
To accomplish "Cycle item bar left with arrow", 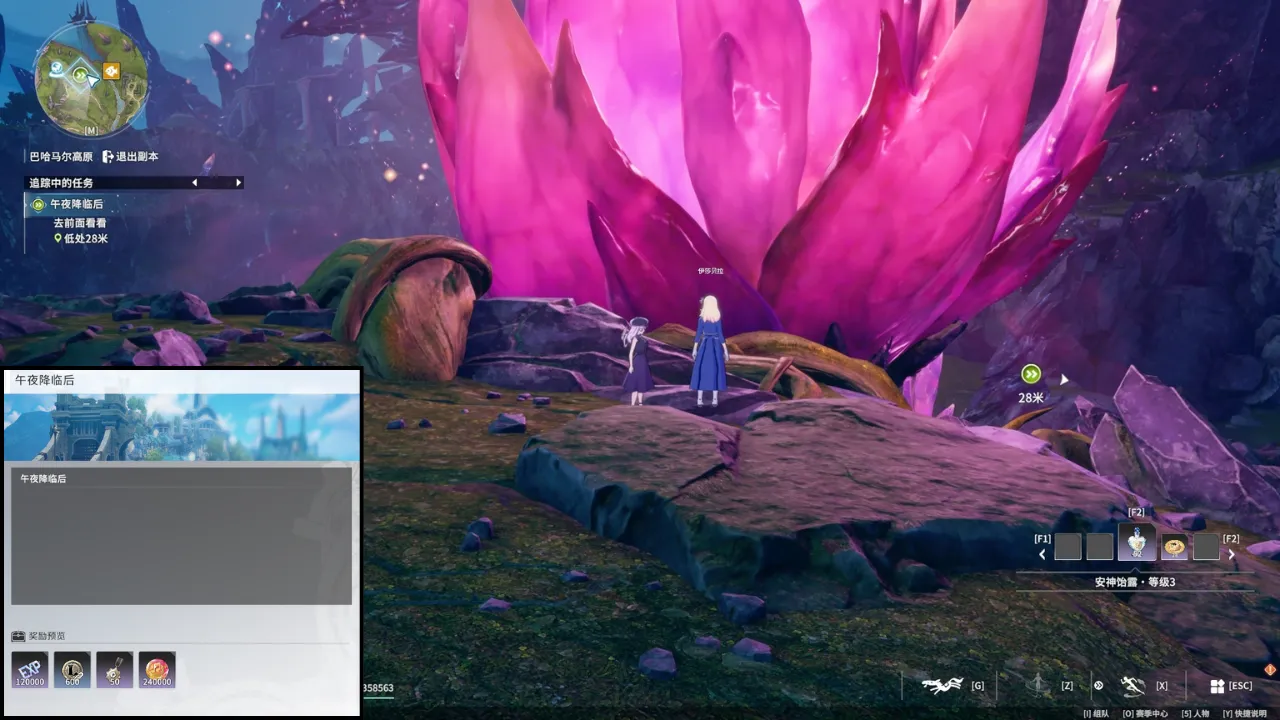I will pyautogui.click(x=1042, y=554).
